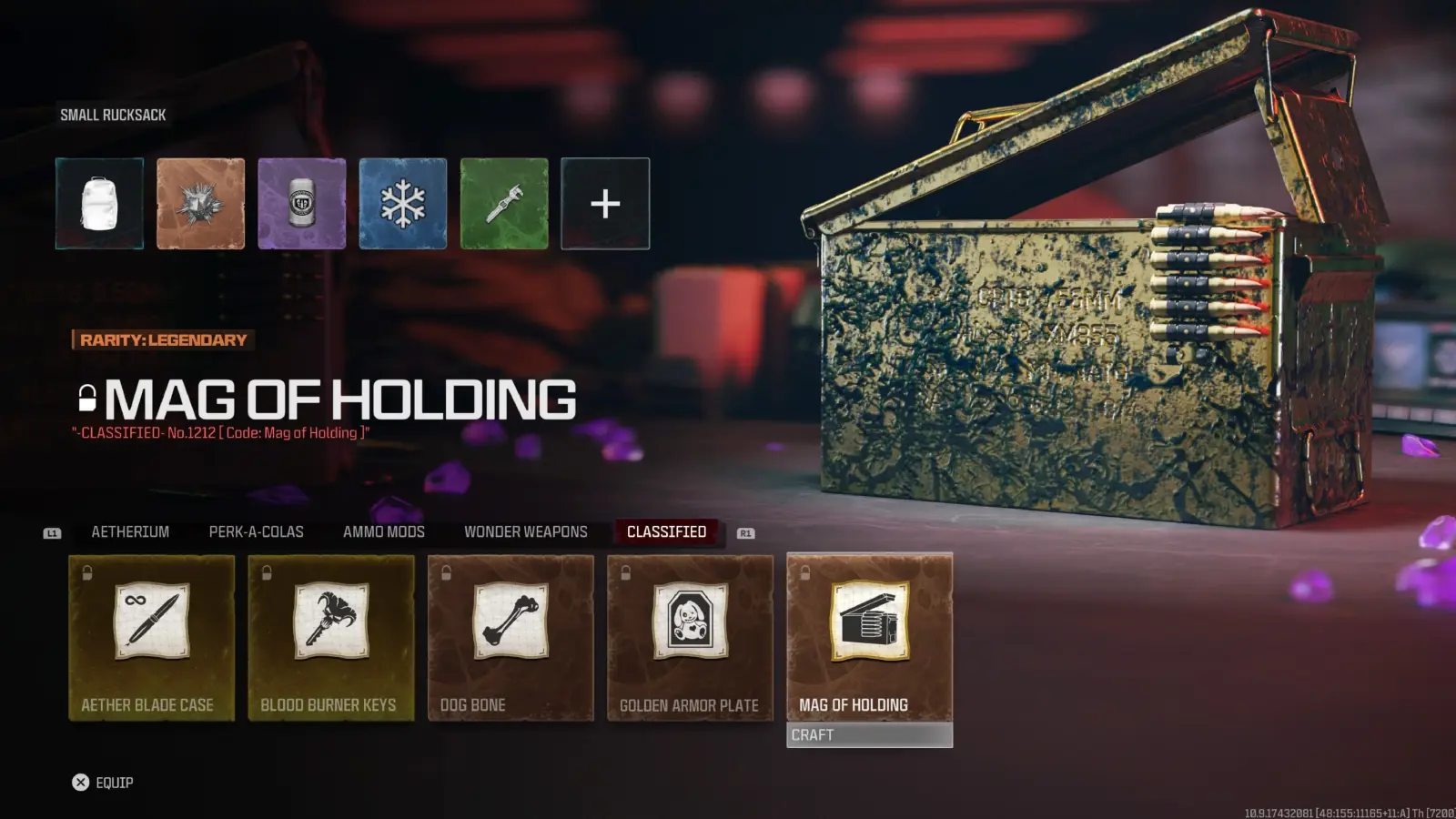Viewport: 1456px width, 819px height.
Task: Select the Dog Bone item icon
Action: tap(510, 623)
